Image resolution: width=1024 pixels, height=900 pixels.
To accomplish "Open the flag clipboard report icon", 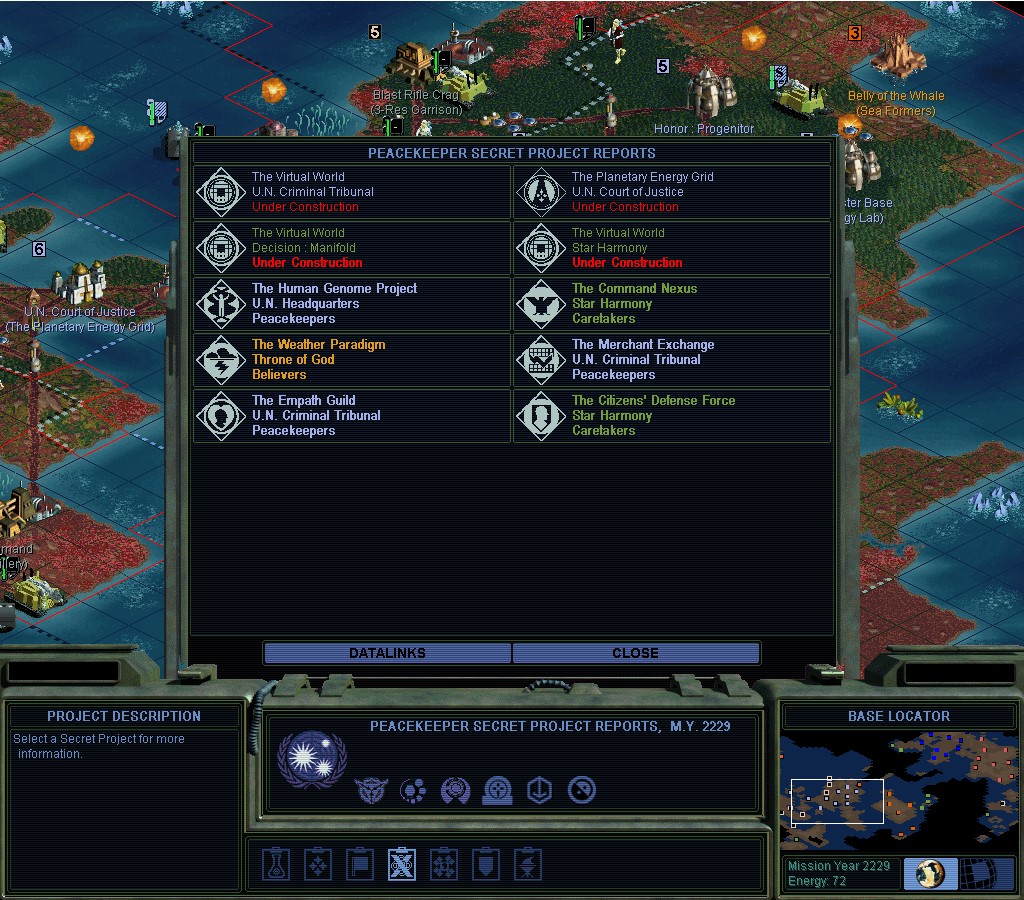I will [x=359, y=864].
